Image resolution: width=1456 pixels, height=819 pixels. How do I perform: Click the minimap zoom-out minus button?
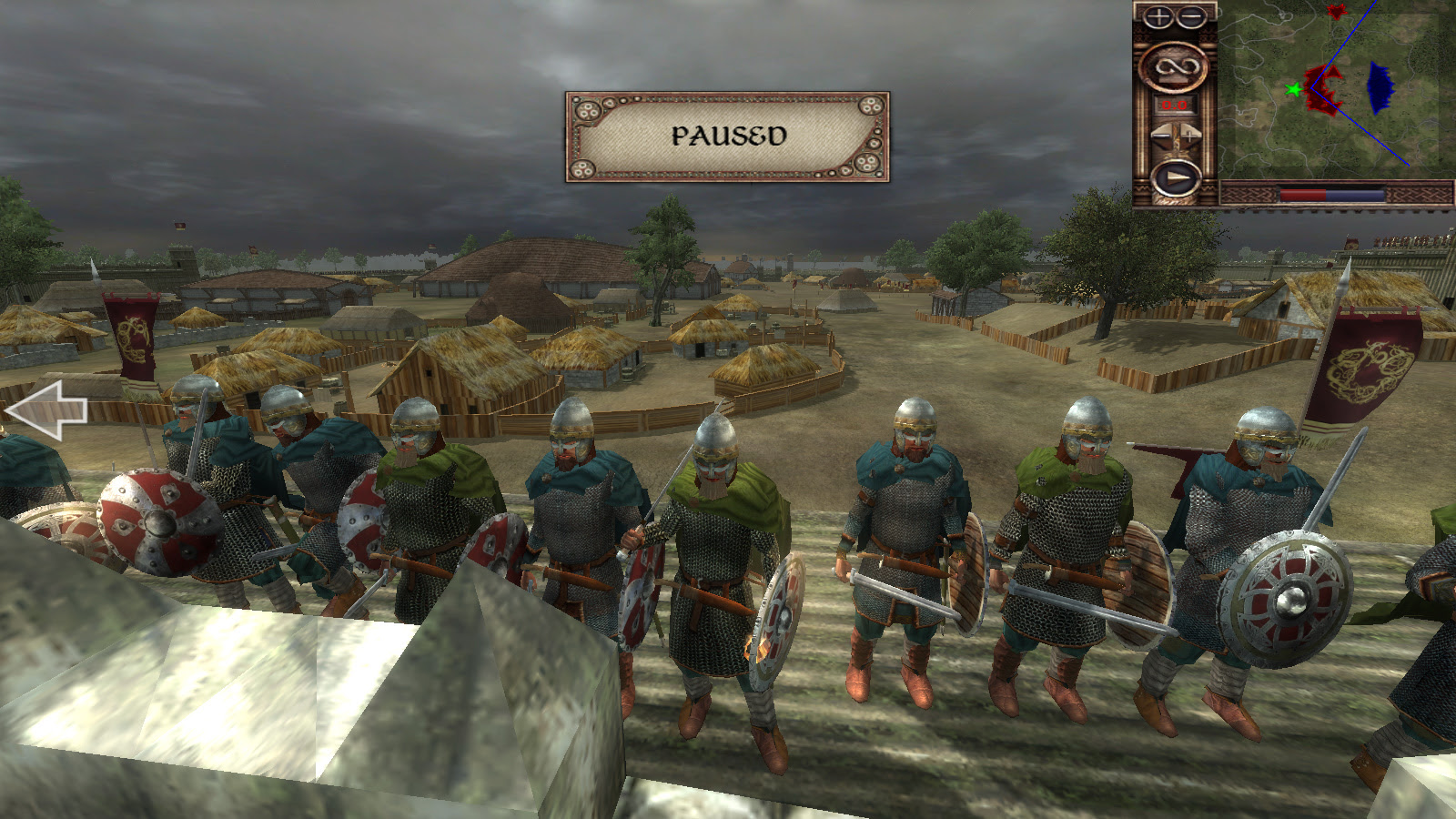tap(1190, 16)
